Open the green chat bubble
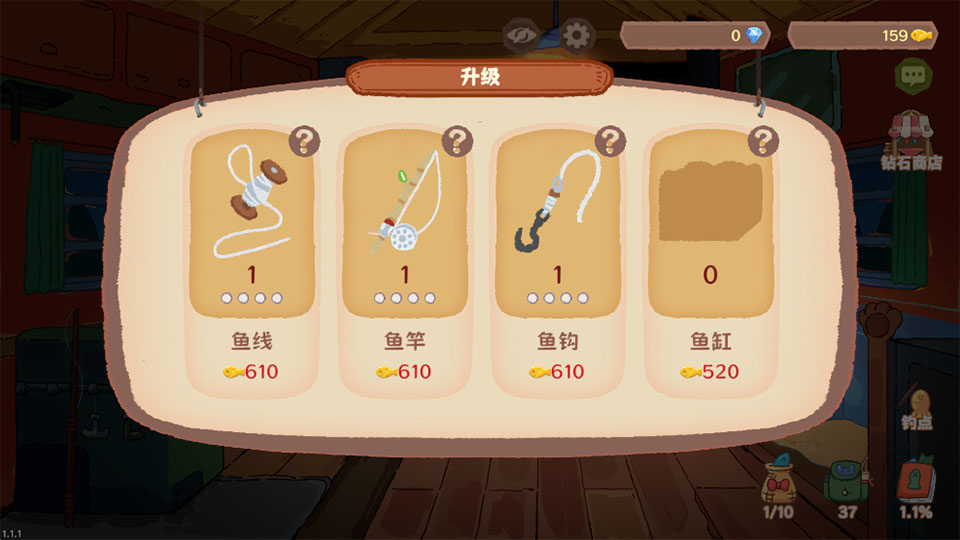The height and width of the screenshot is (540, 960). tap(911, 74)
